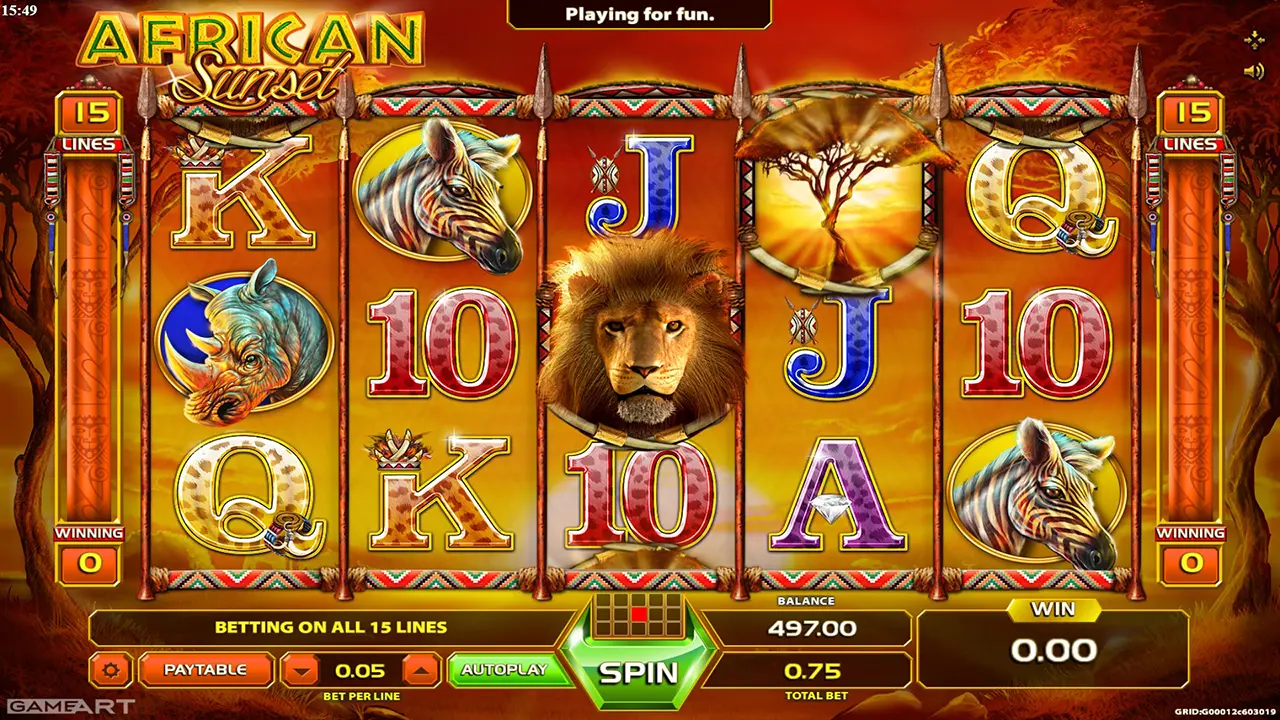Viewport: 1280px width, 720px height.
Task: Open settings with the gear icon
Action: click(x=111, y=670)
